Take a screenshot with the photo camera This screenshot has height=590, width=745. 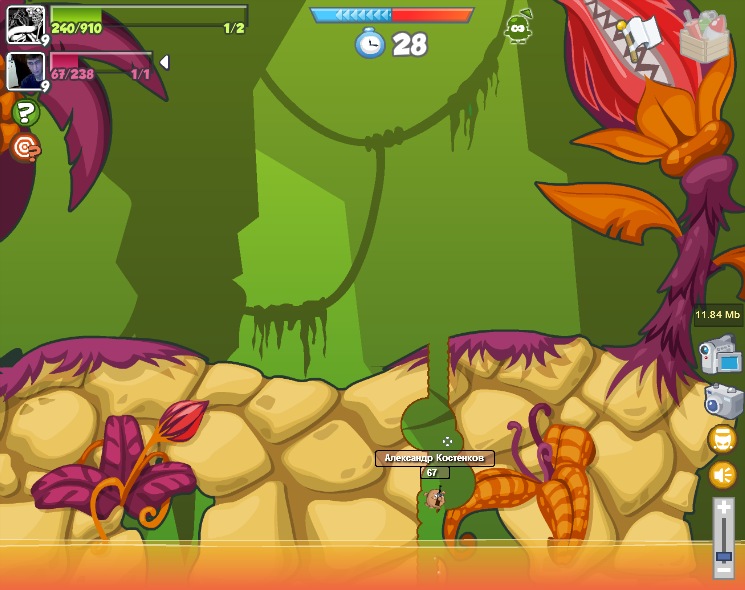723,400
